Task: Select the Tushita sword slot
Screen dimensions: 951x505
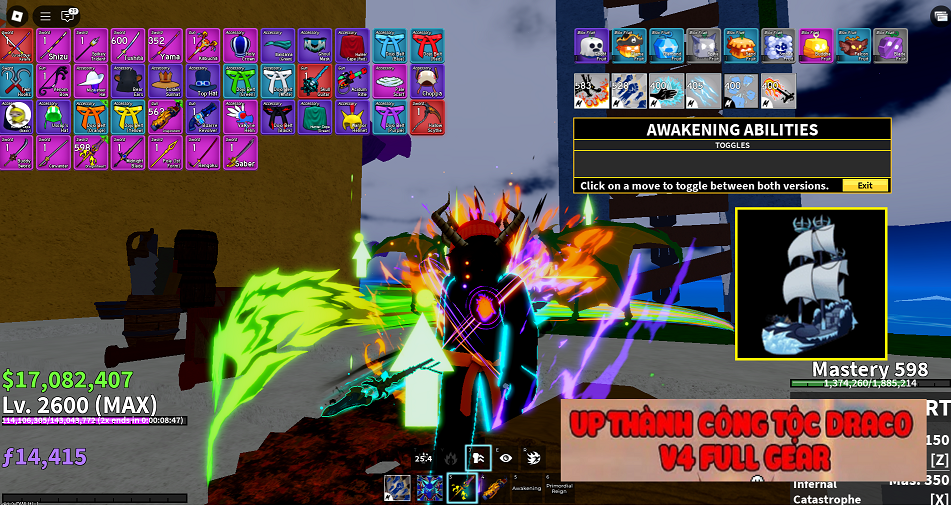Action: click(128, 45)
